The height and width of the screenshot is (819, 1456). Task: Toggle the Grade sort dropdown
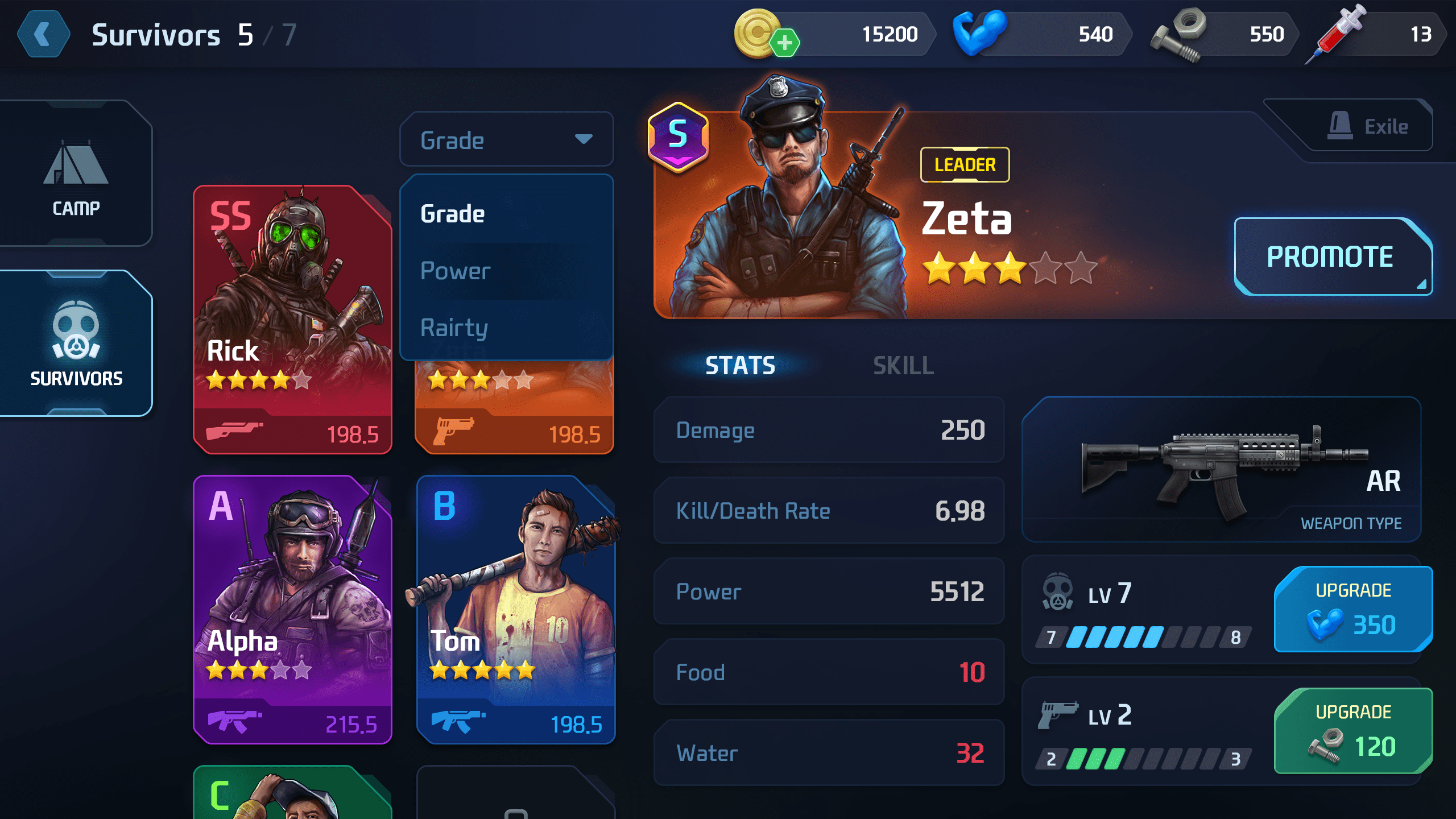506,139
